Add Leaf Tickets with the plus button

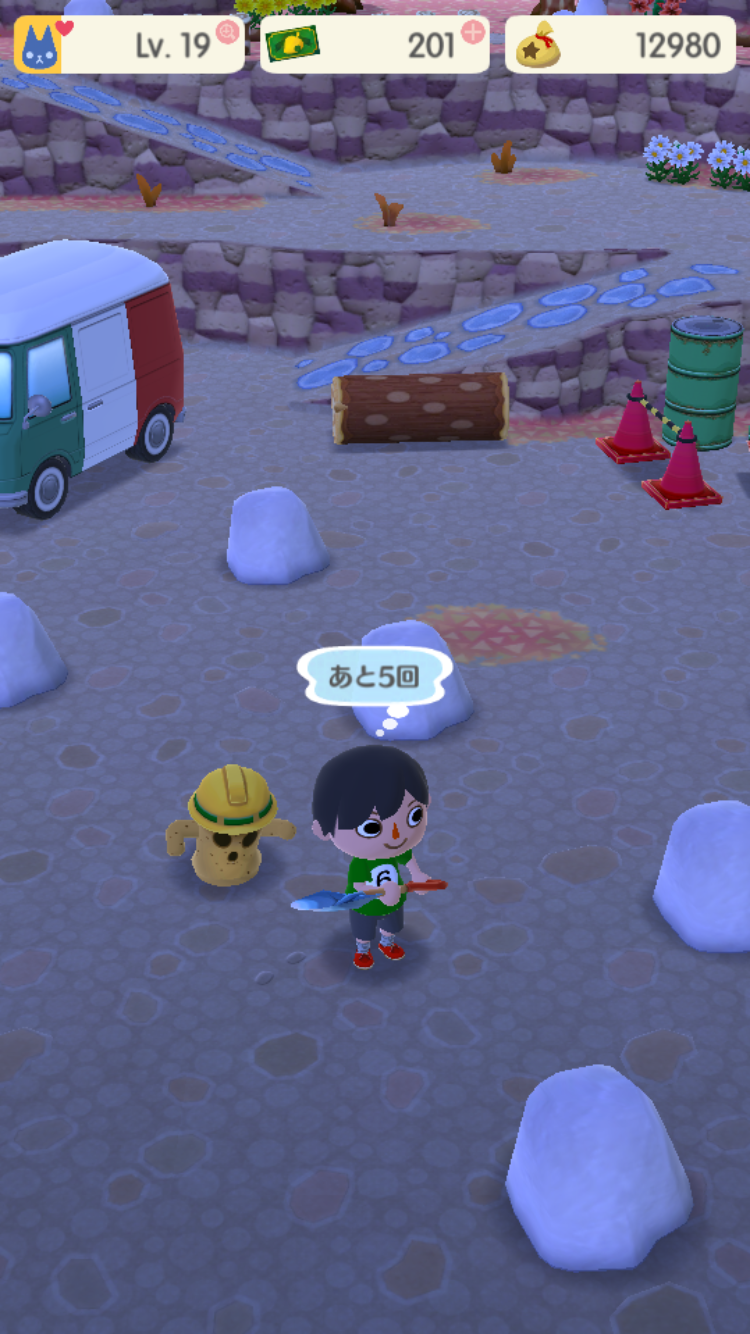click(472, 32)
